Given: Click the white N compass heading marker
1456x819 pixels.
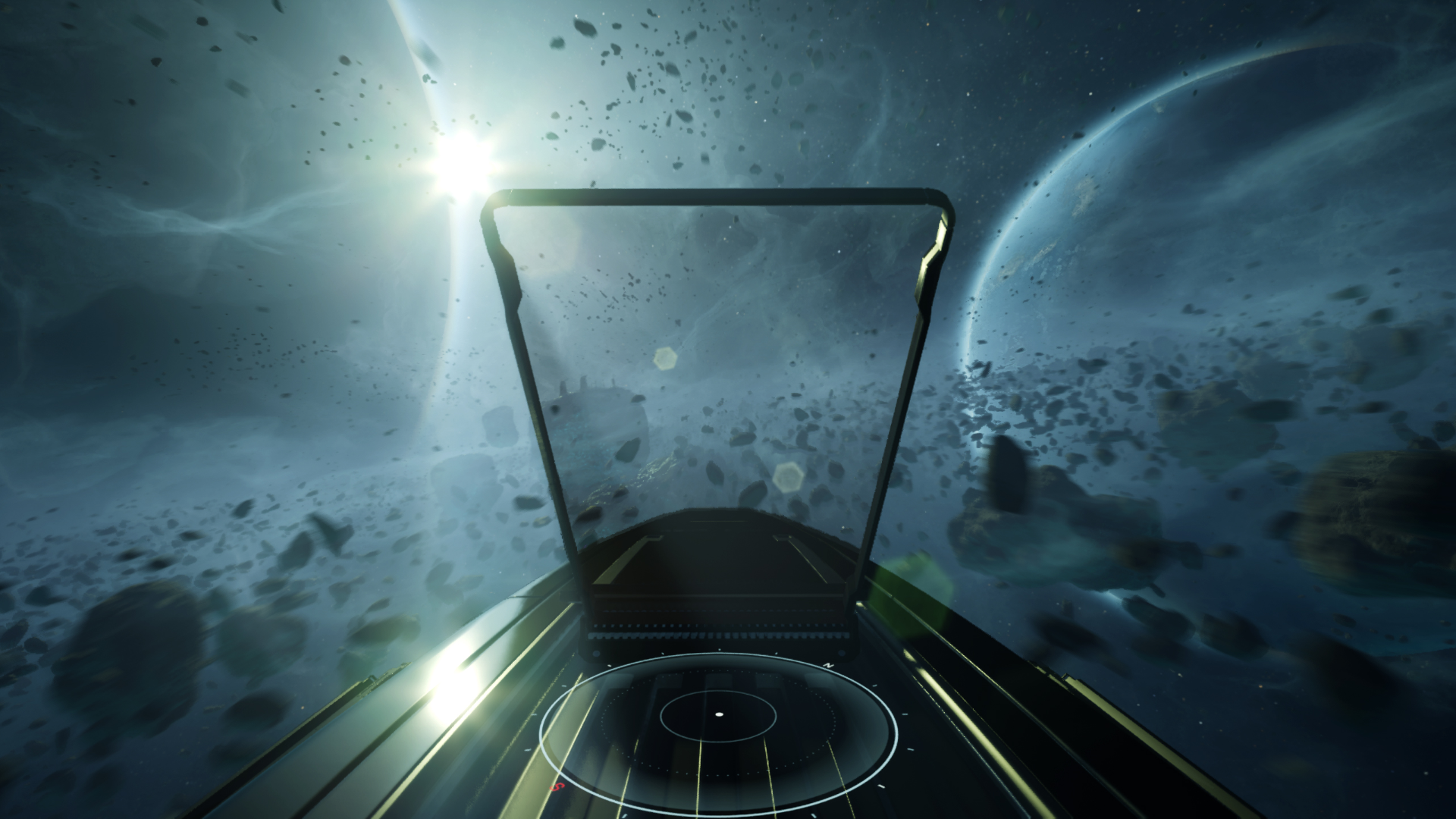Looking at the screenshot, I should click(x=828, y=665).
